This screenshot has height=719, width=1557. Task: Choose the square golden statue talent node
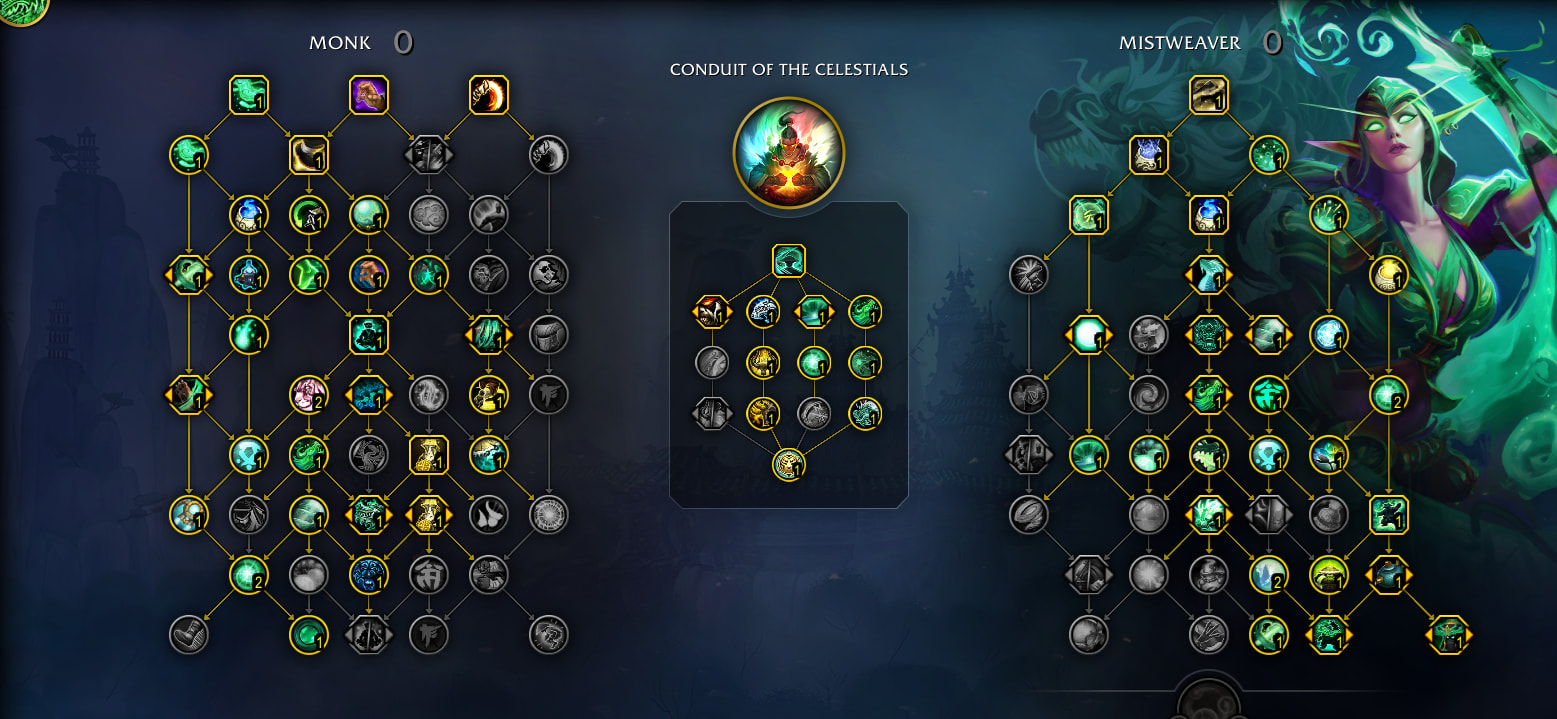click(428, 455)
